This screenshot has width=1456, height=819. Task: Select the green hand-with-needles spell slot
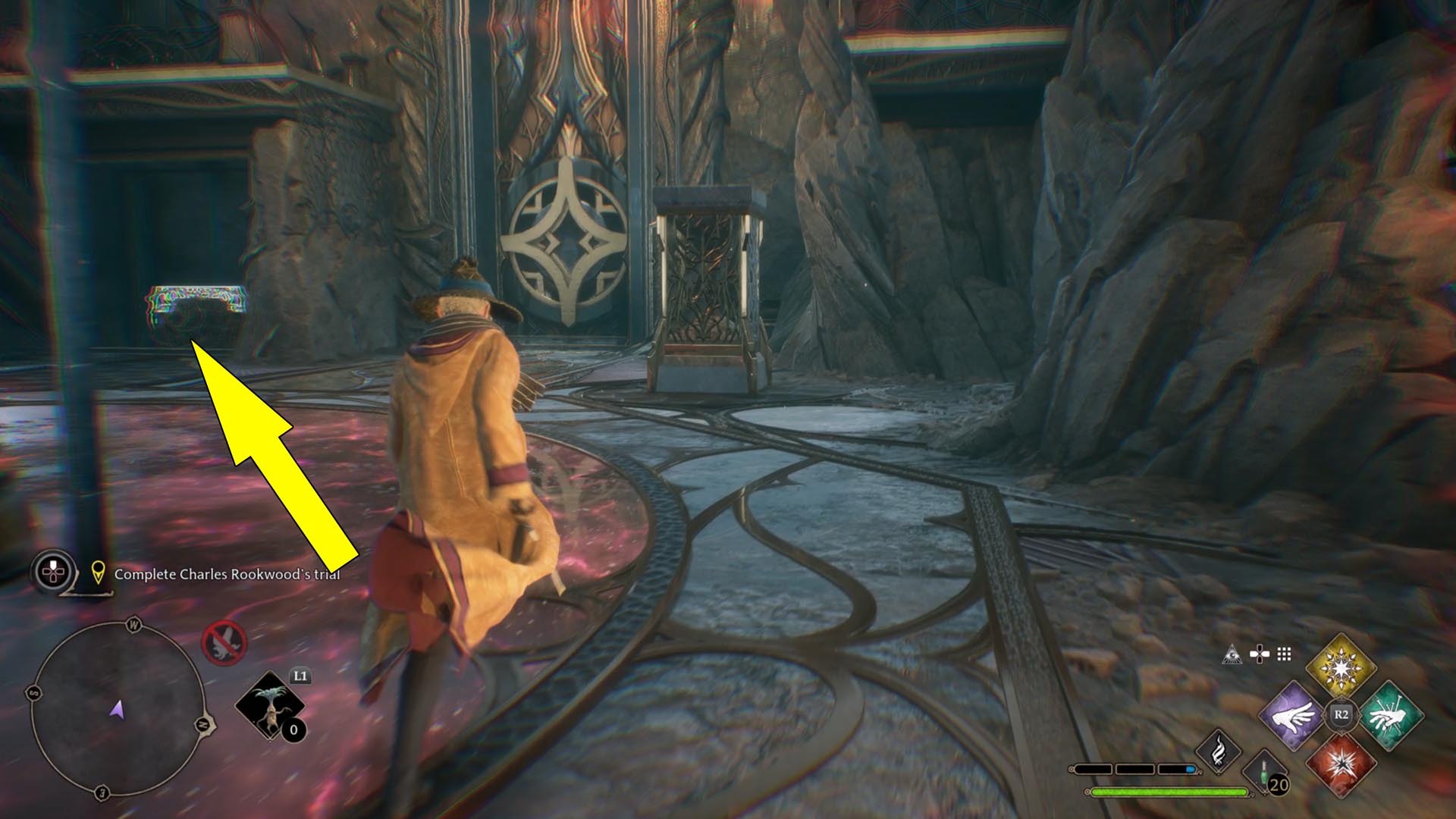point(1390,715)
